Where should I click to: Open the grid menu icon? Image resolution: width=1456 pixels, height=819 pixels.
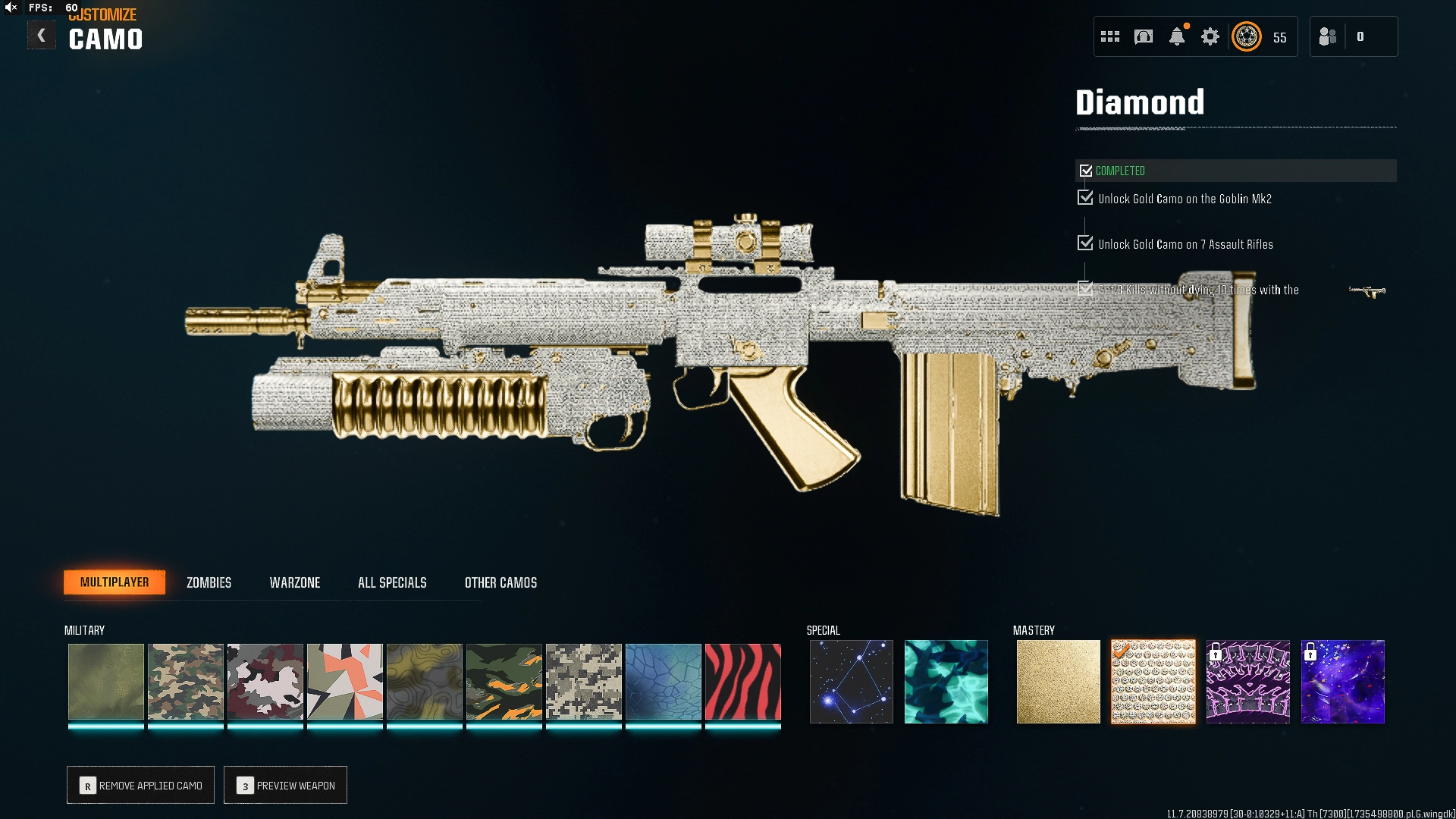pyautogui.click(x=1109, y=36)
